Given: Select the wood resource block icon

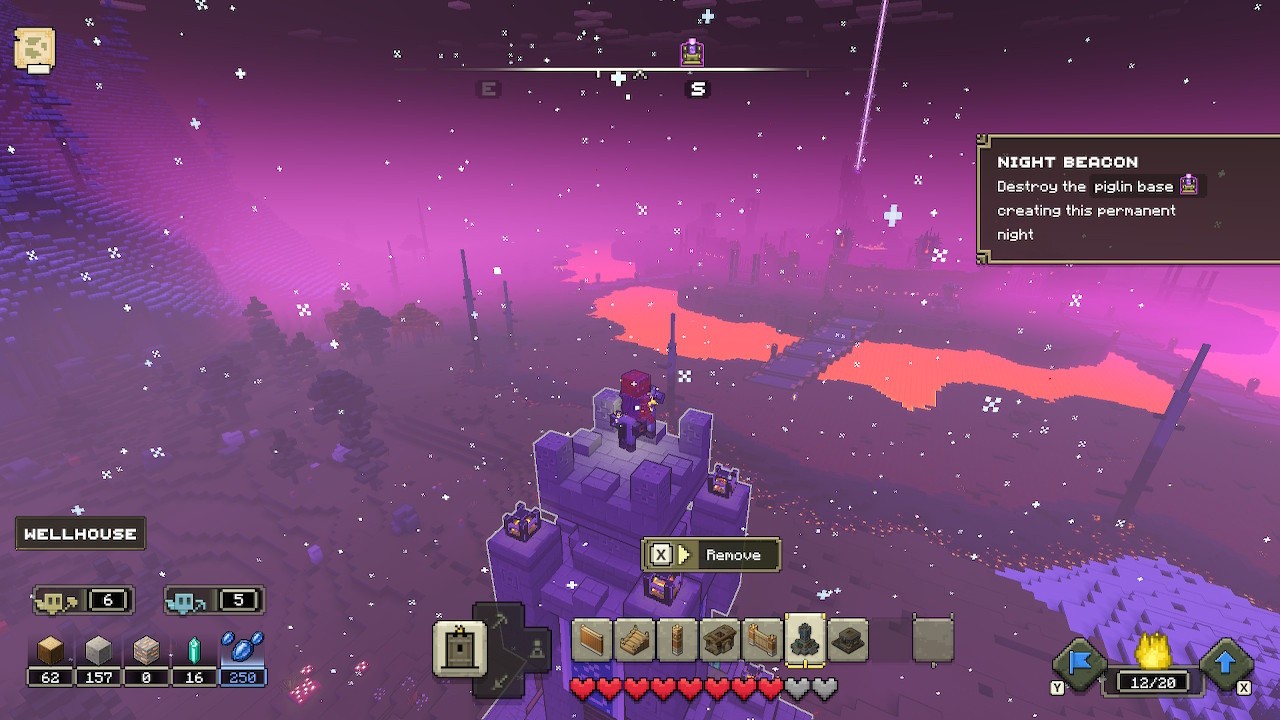Looking at the screenshot, I should 50,652.
